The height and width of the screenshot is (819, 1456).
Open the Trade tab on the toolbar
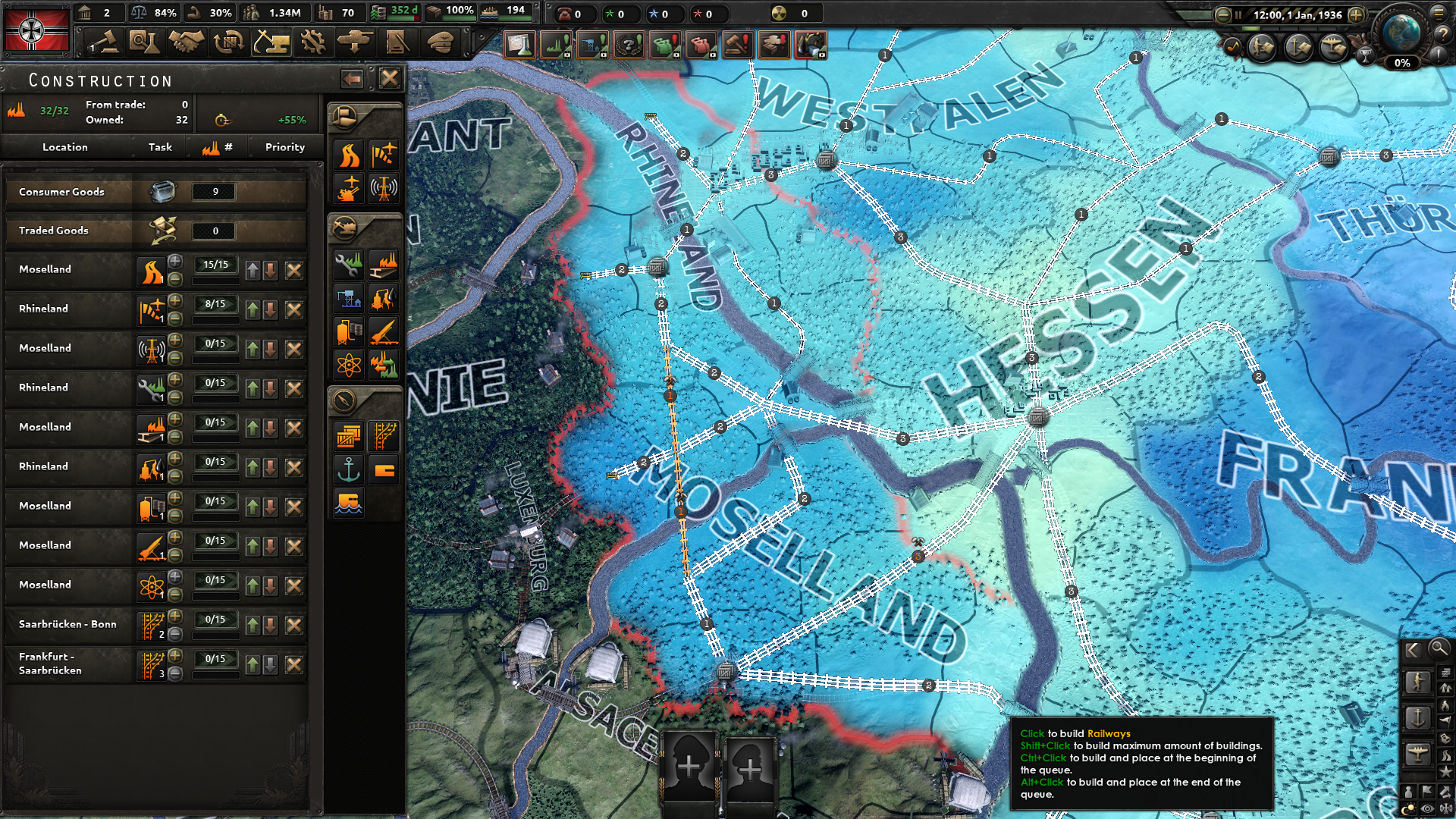tap(228, 42)
